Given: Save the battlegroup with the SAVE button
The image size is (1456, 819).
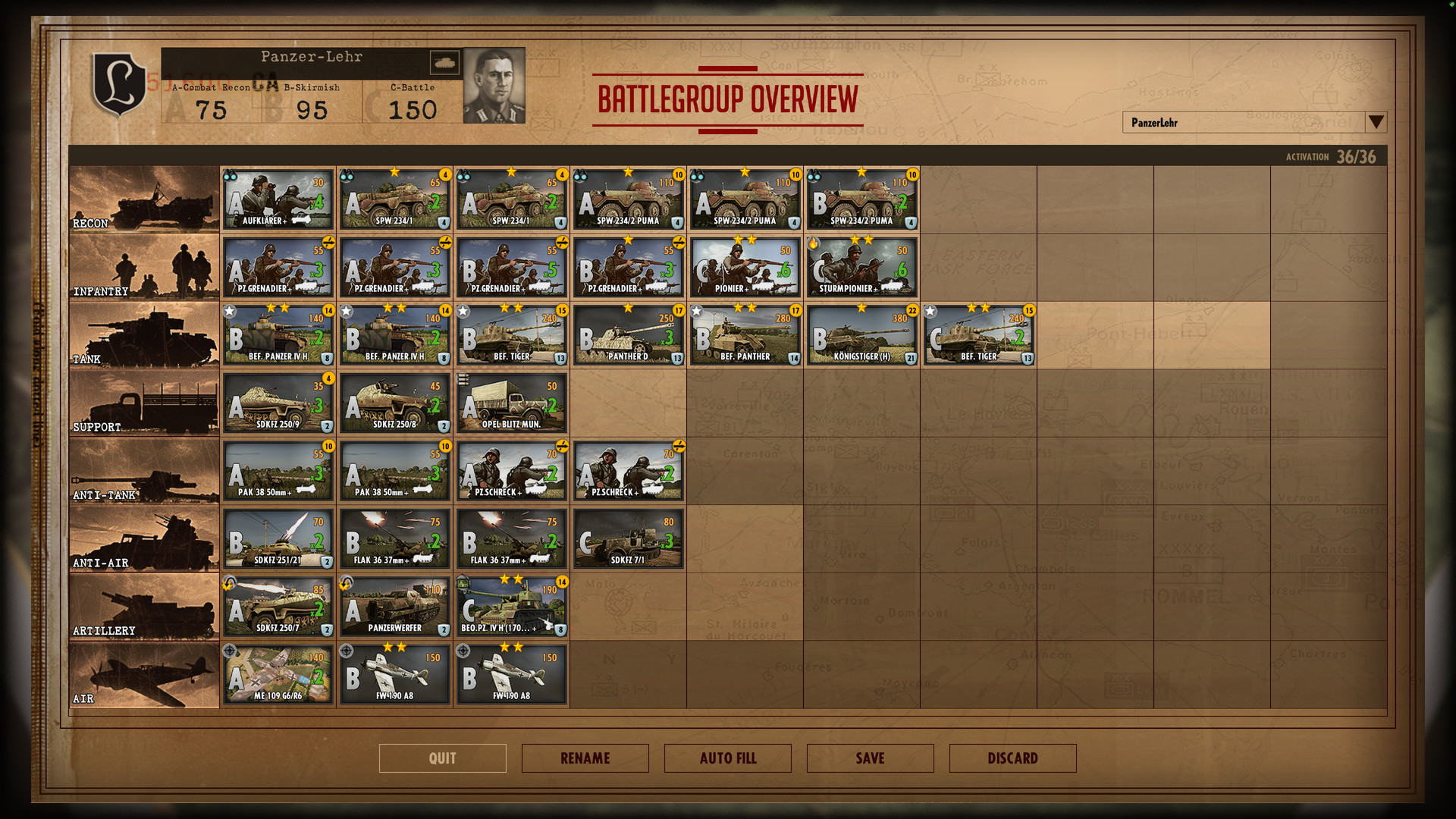Looking at the screenshot, I should (x=869, y=758).
